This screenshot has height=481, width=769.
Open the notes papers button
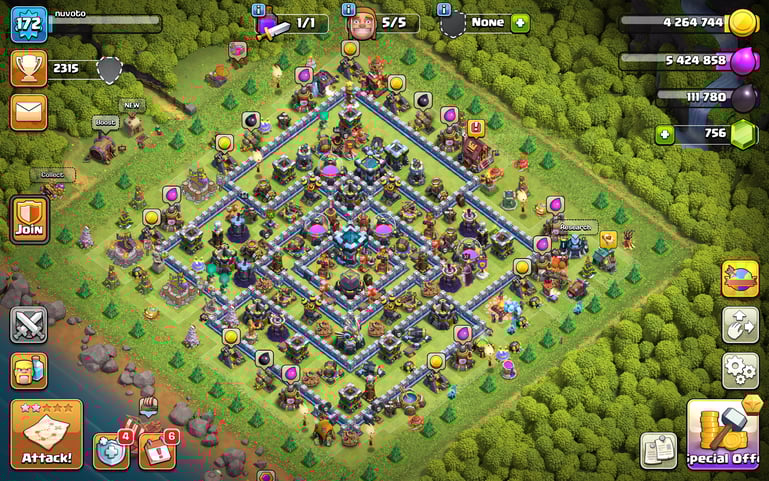click(659, 450)
